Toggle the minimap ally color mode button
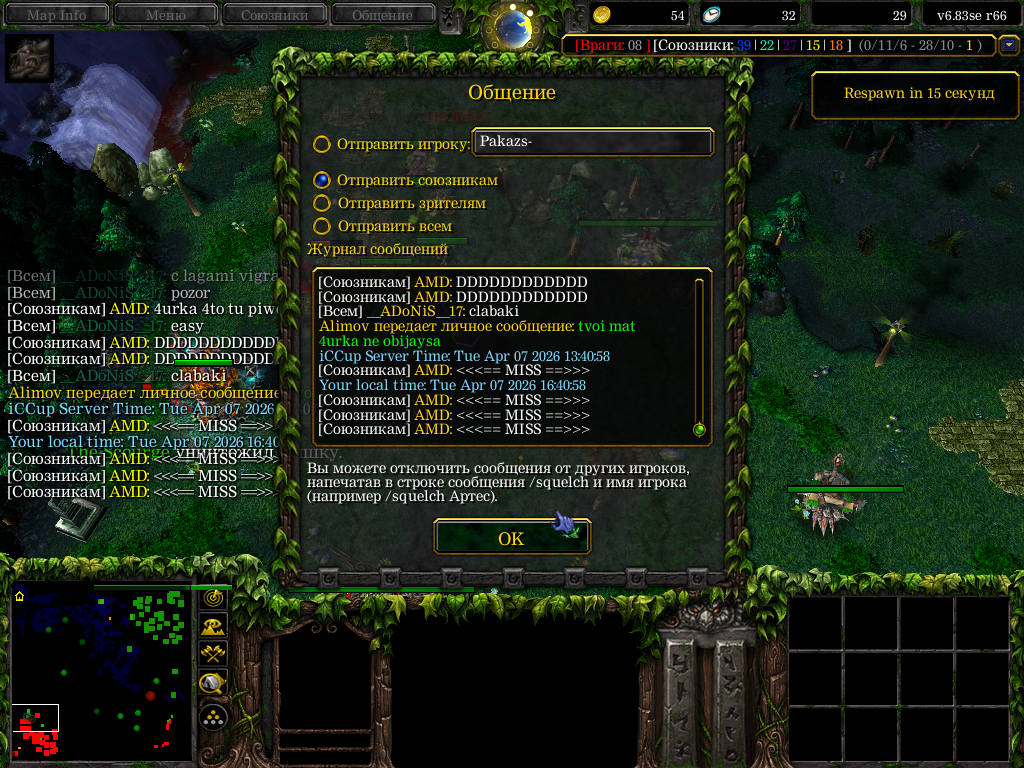1024x768 pixels. (x=213, y=655)
